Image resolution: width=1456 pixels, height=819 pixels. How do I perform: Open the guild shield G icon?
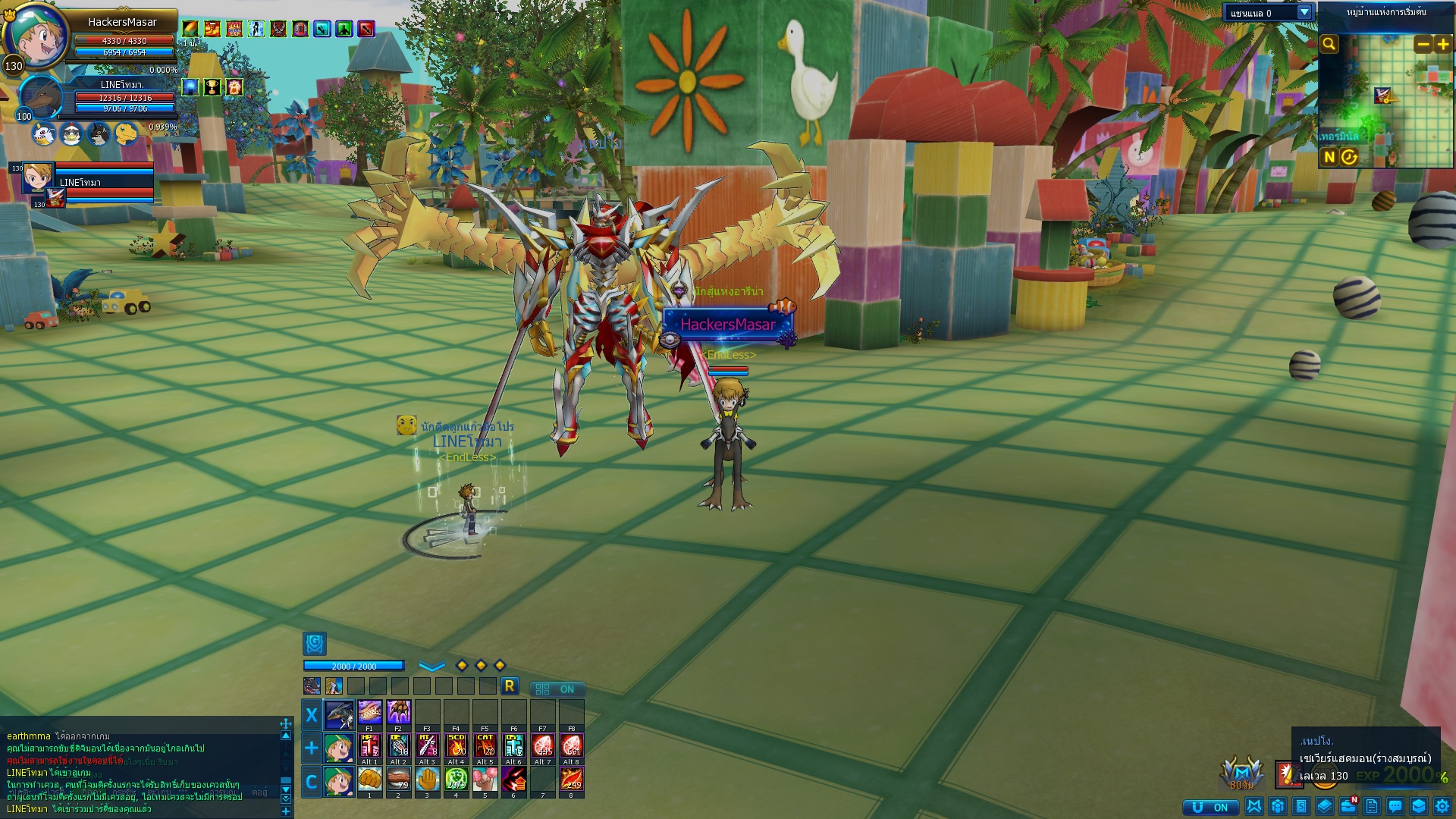point(315,644)
